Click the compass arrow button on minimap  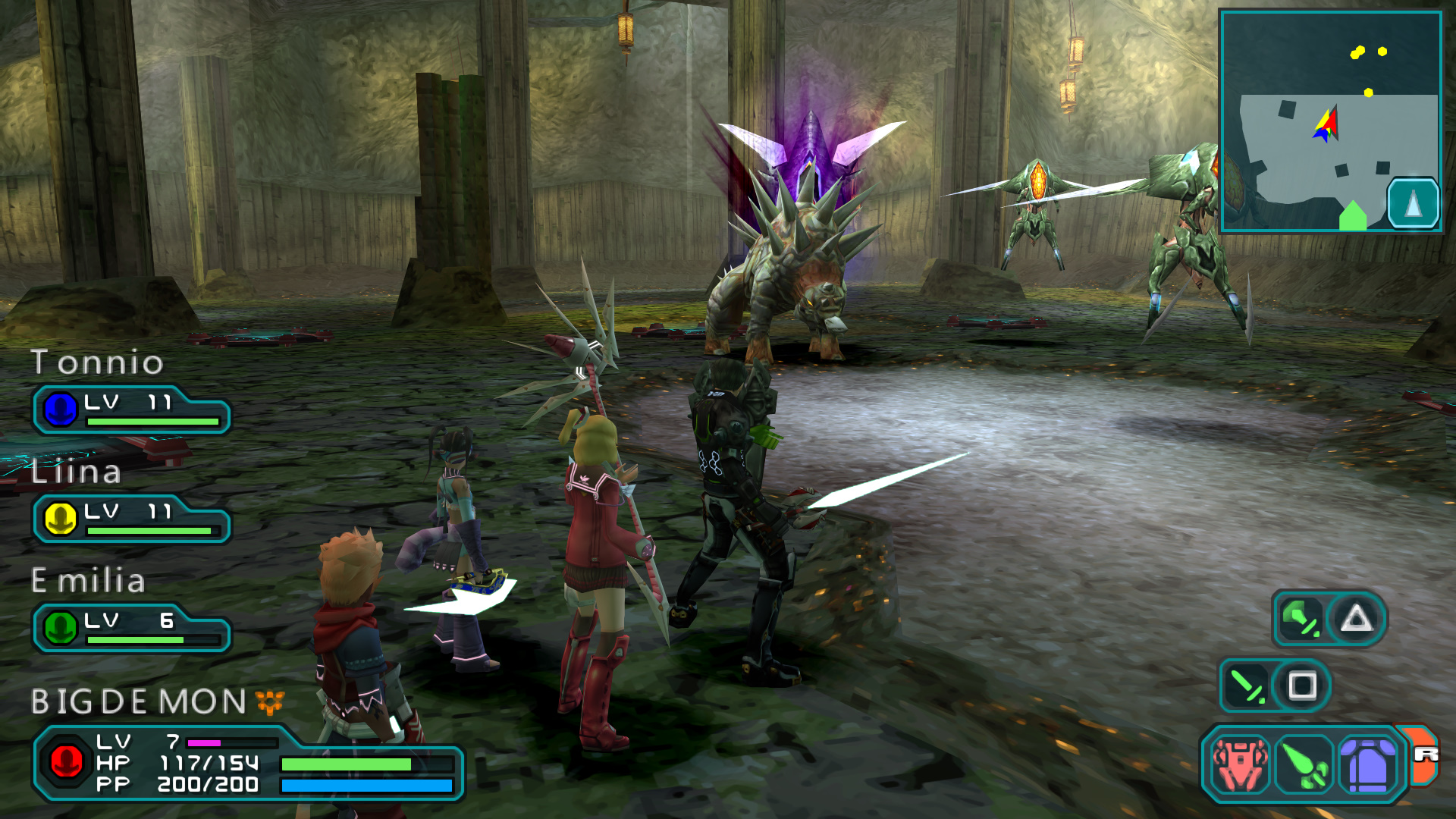1413,203
